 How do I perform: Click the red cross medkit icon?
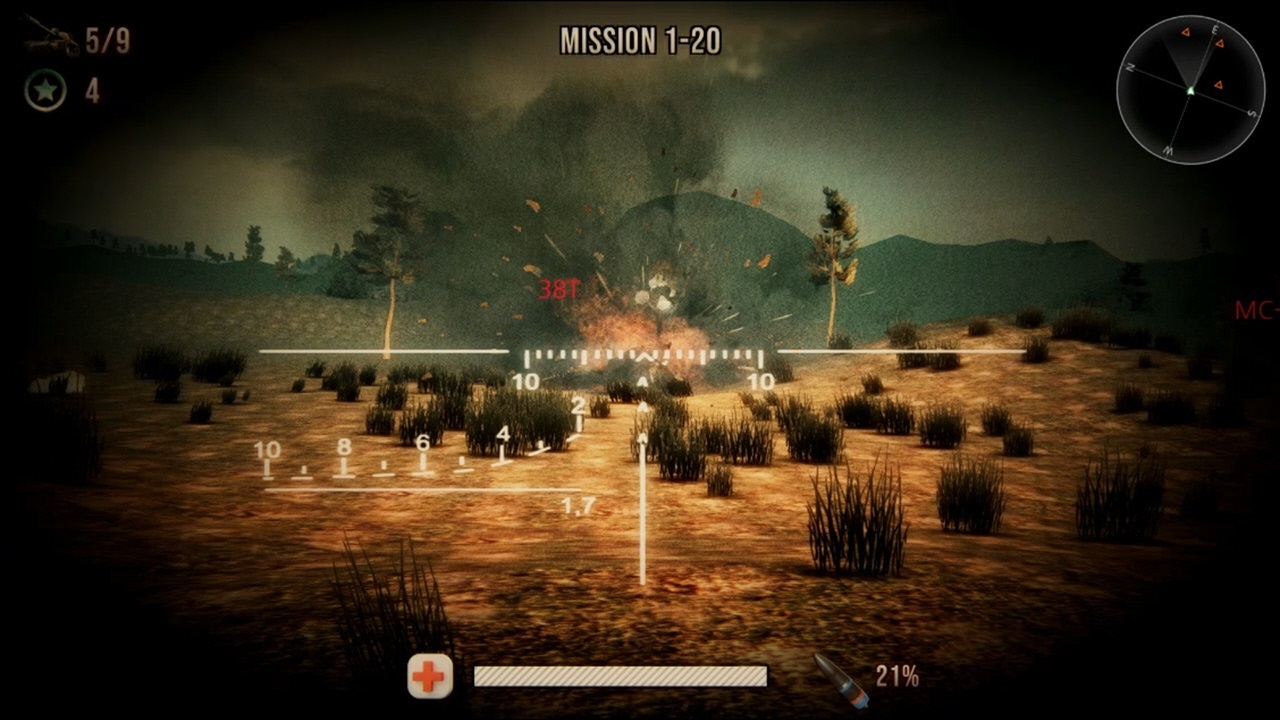[430, 677]
